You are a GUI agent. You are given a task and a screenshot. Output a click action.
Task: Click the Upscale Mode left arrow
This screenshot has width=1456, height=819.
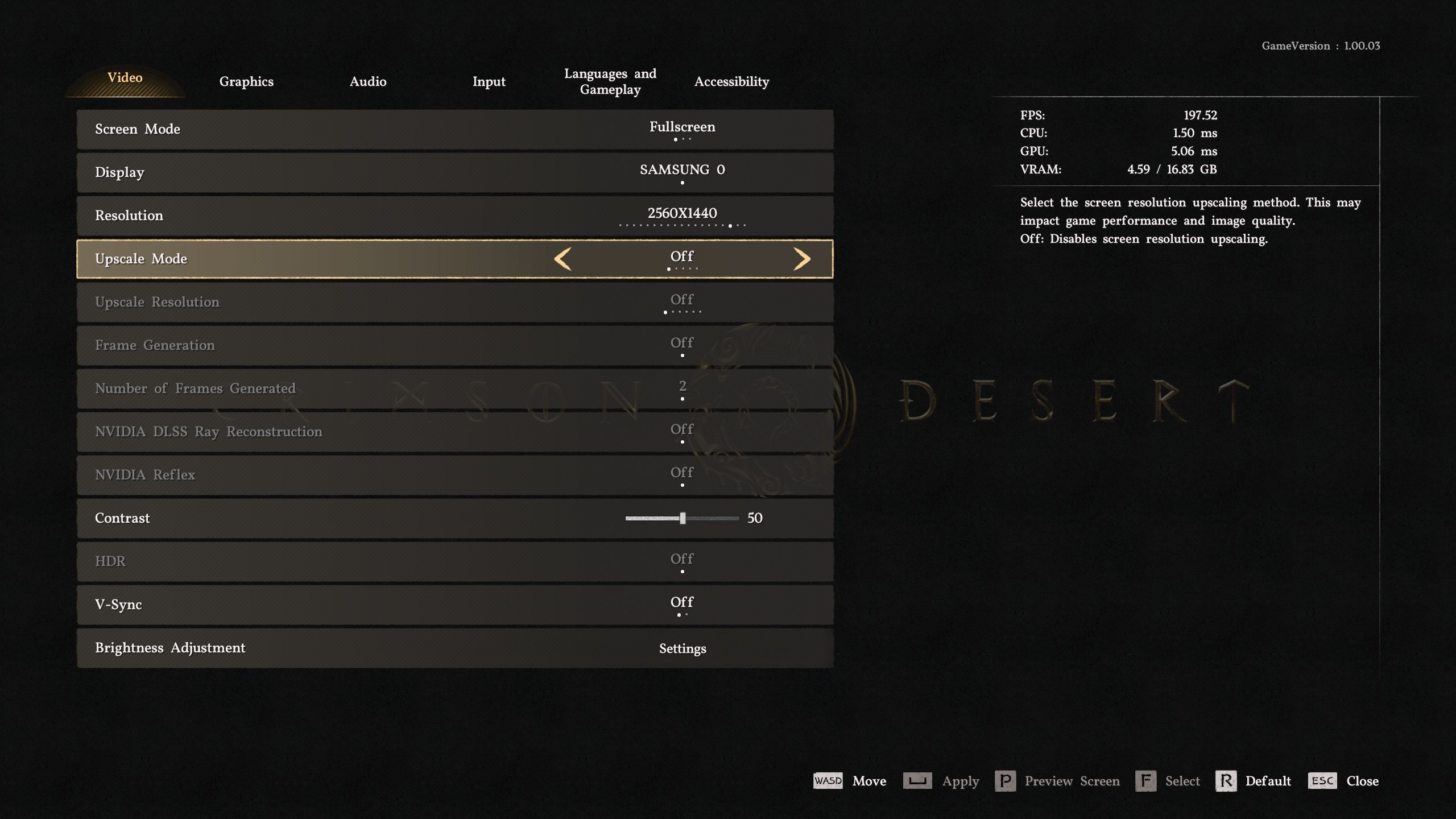coord(562,259)
